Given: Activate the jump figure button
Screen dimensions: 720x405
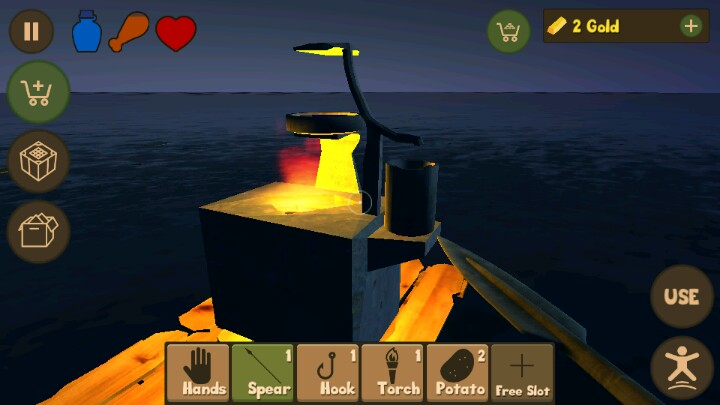Looking at the screenshot, I should pyautogui.click(x=682, y=368).
